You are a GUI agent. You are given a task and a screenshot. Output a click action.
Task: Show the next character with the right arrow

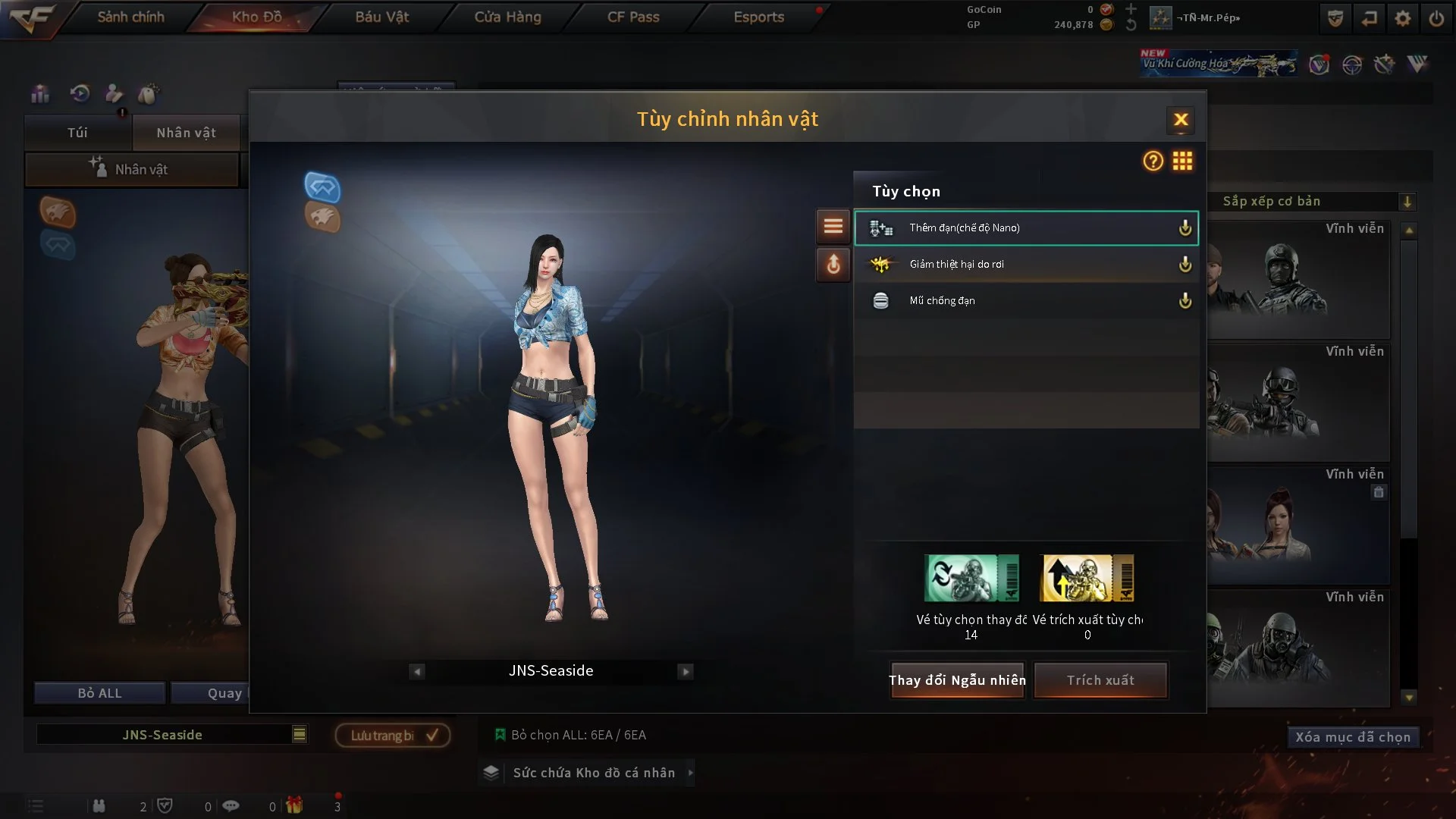(x=686, y=670)
